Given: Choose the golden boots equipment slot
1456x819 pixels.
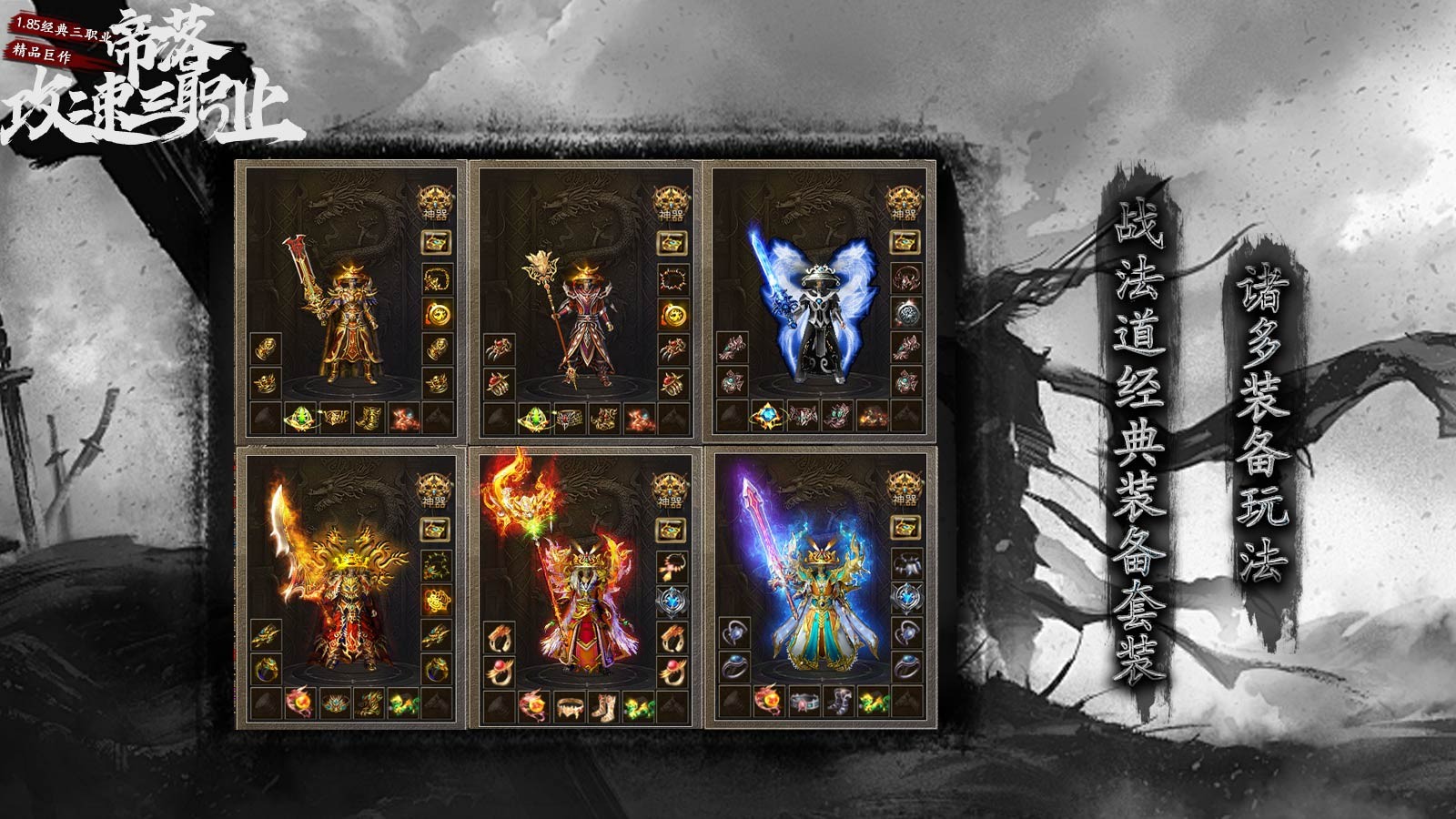Looking at the screenshot, I should coord(369,418).
